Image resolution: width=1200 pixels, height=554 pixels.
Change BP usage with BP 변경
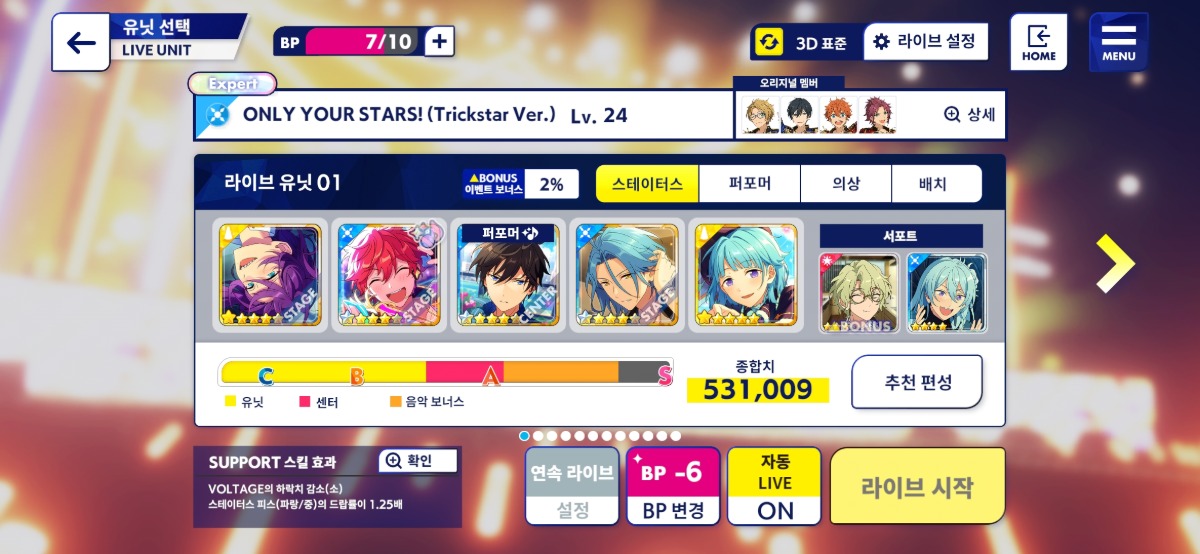(673, 486)
